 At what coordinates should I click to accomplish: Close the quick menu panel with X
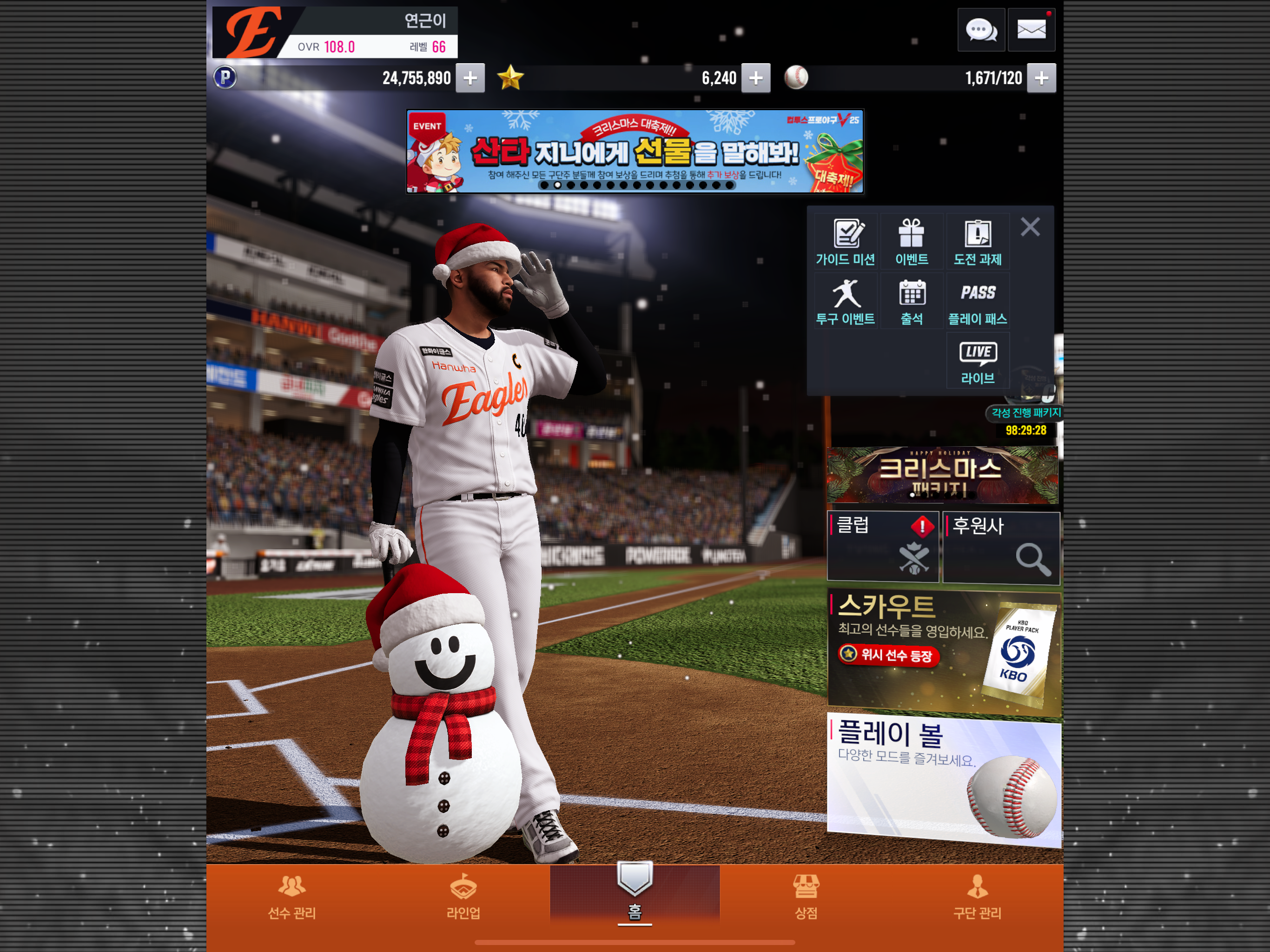(1030, 227)
